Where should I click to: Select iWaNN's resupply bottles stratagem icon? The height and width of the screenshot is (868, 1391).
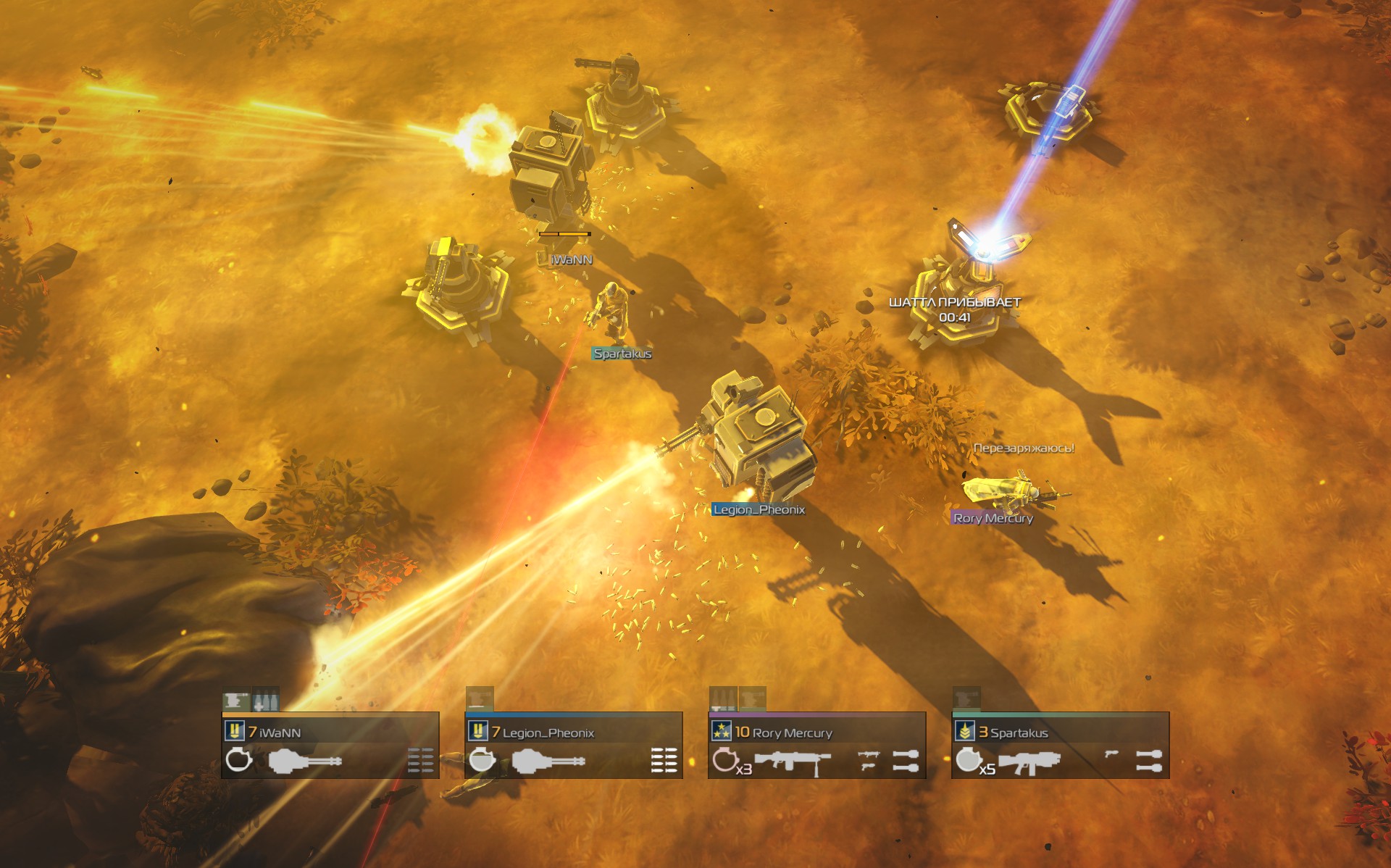(265, 701)
